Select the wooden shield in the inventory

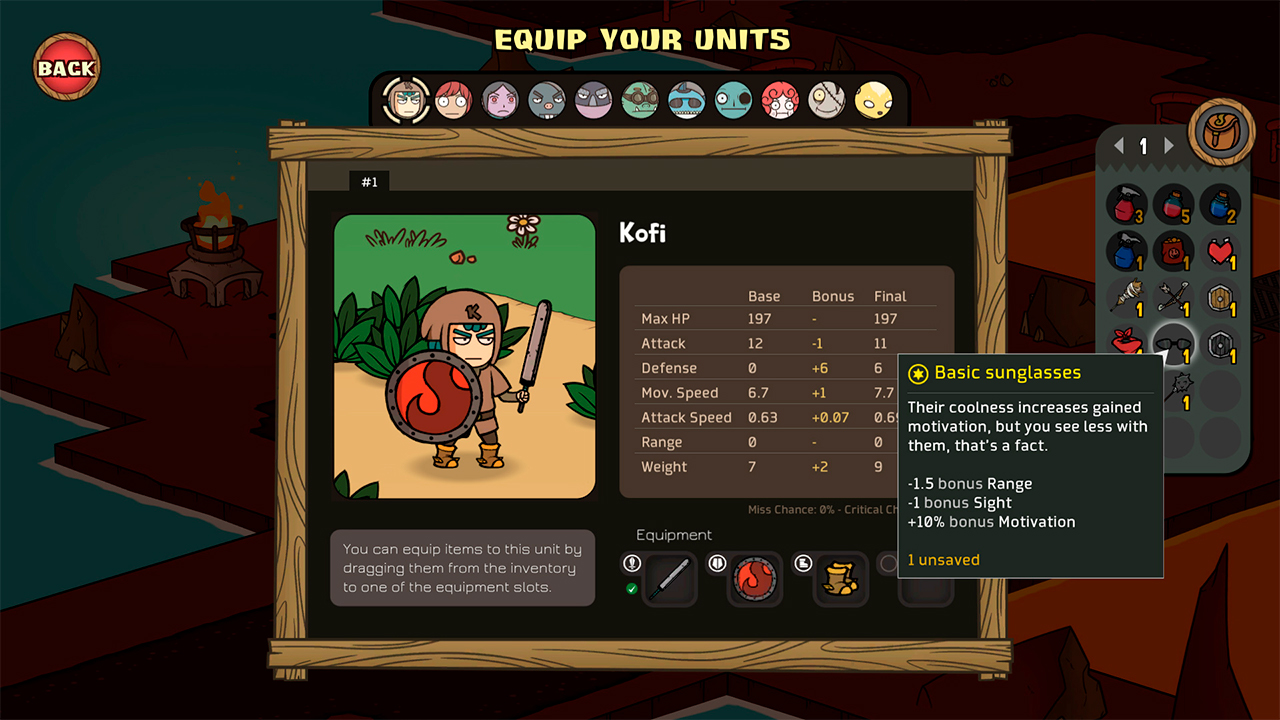pos(1220,298)
